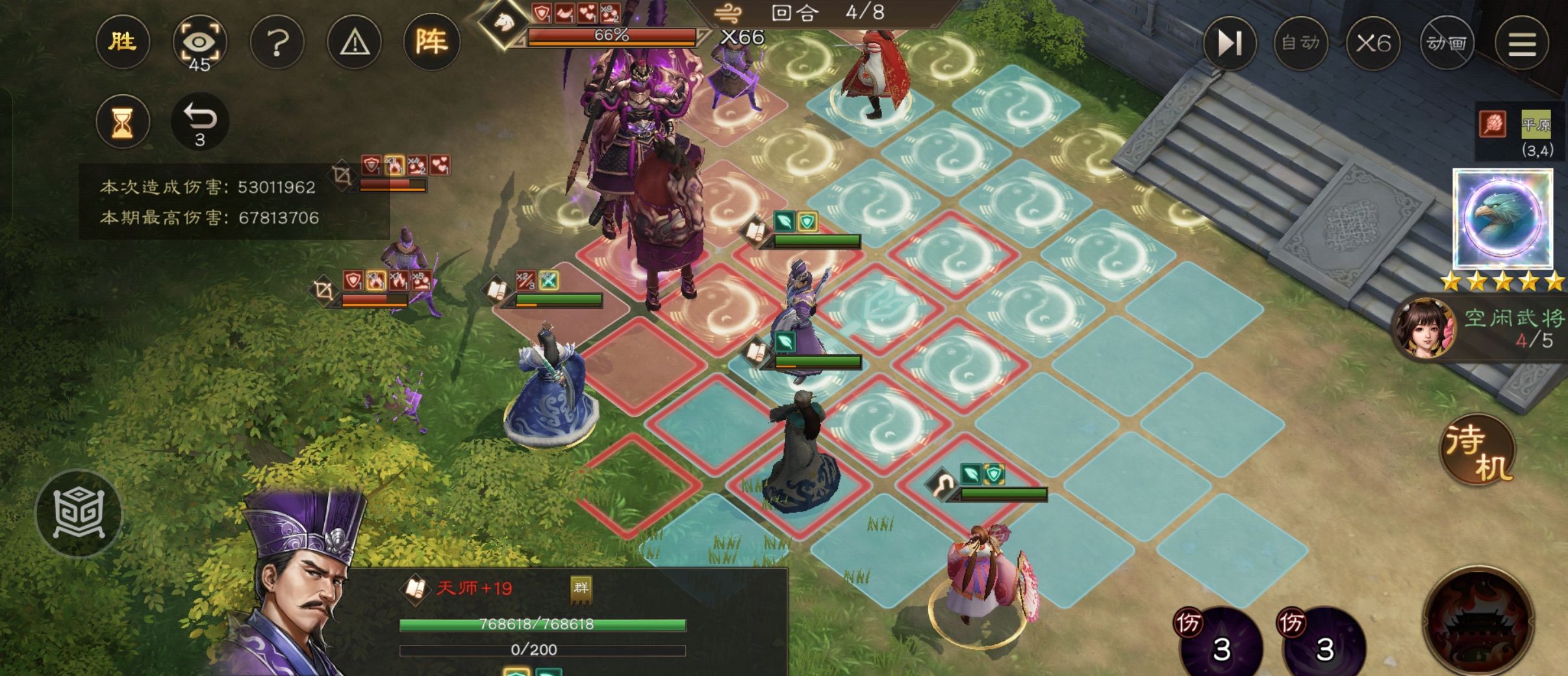The image size is (1568, 676).
Task: Click the warning triangle icon
Action: (354, 42)
